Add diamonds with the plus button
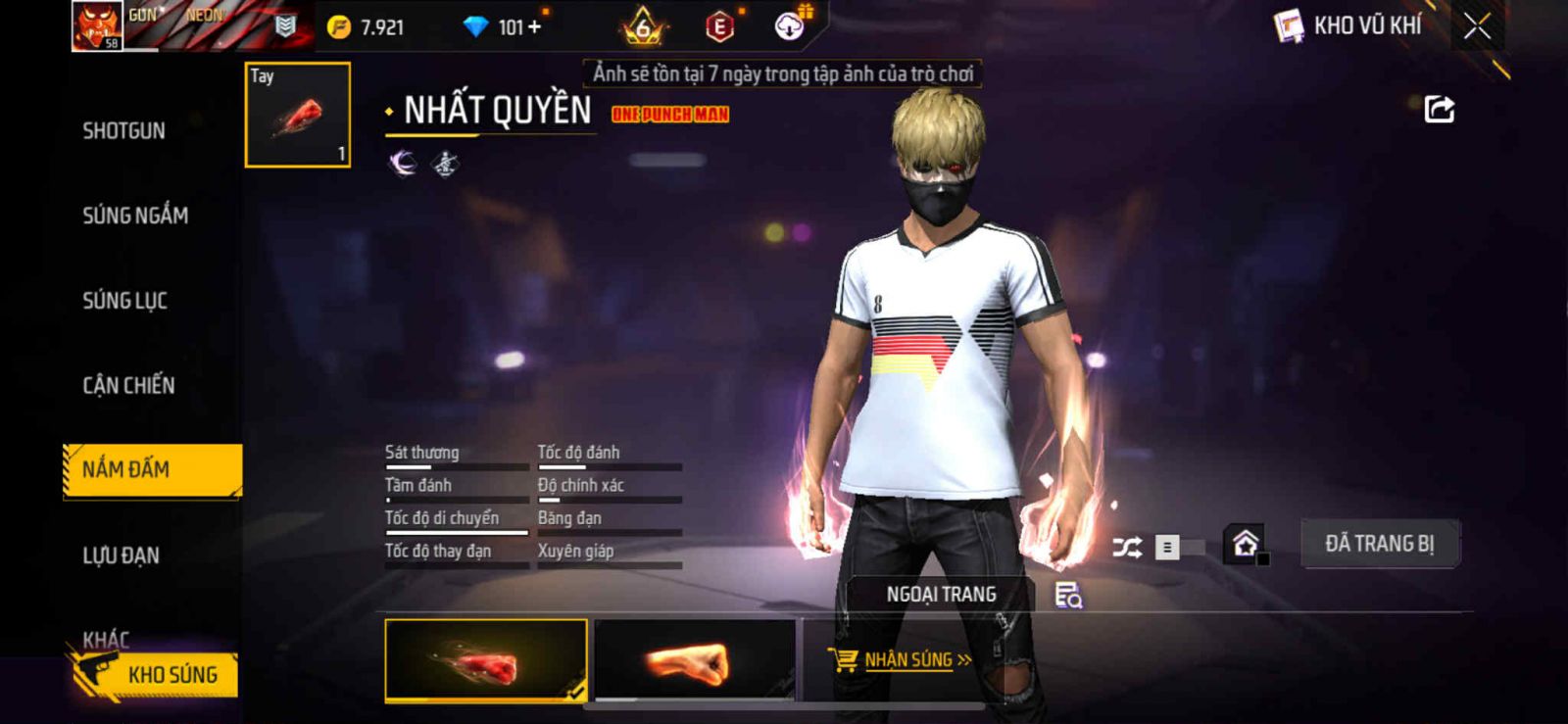 534,27
